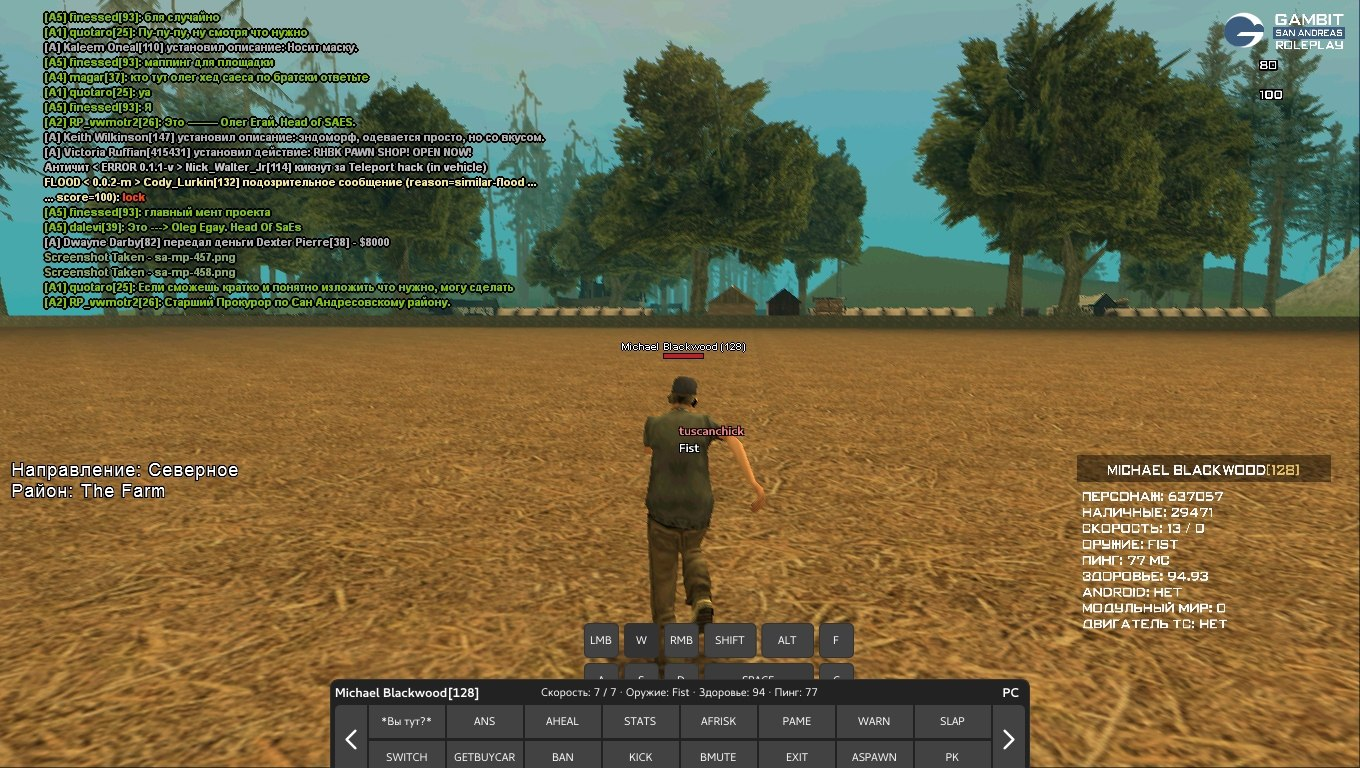Run AFRISK on the spectated player
Image resolution: width=1360 pixels, height=768 pixels.
tap(718, 721)
